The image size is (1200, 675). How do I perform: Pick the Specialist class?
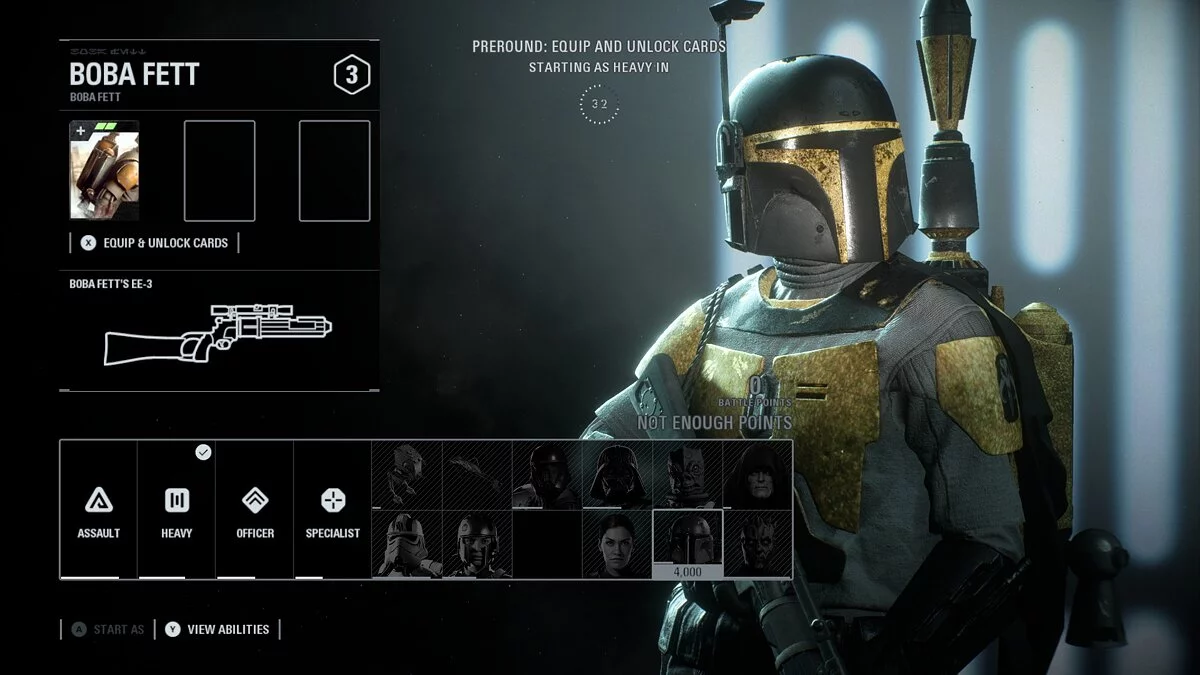tap(332, 510)
